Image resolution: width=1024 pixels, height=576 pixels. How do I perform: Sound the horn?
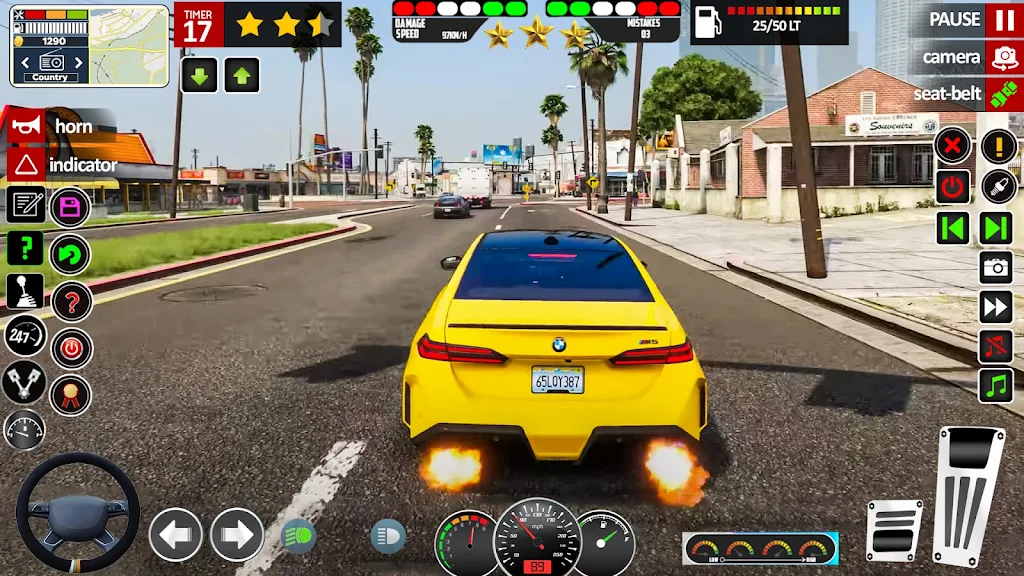coord(26,126)
